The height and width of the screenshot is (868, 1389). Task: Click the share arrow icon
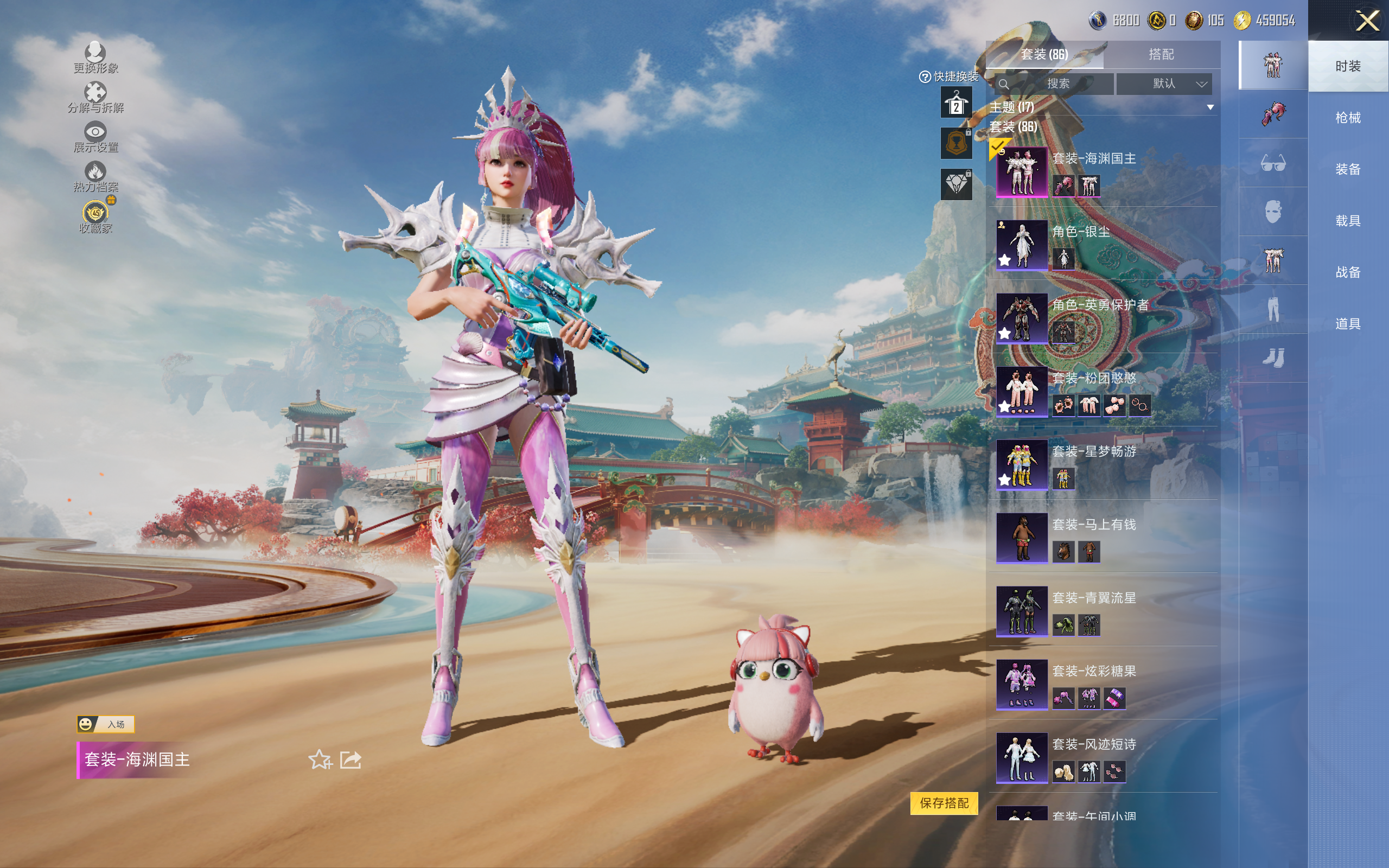pyautogui.click(x=351, y=759)
